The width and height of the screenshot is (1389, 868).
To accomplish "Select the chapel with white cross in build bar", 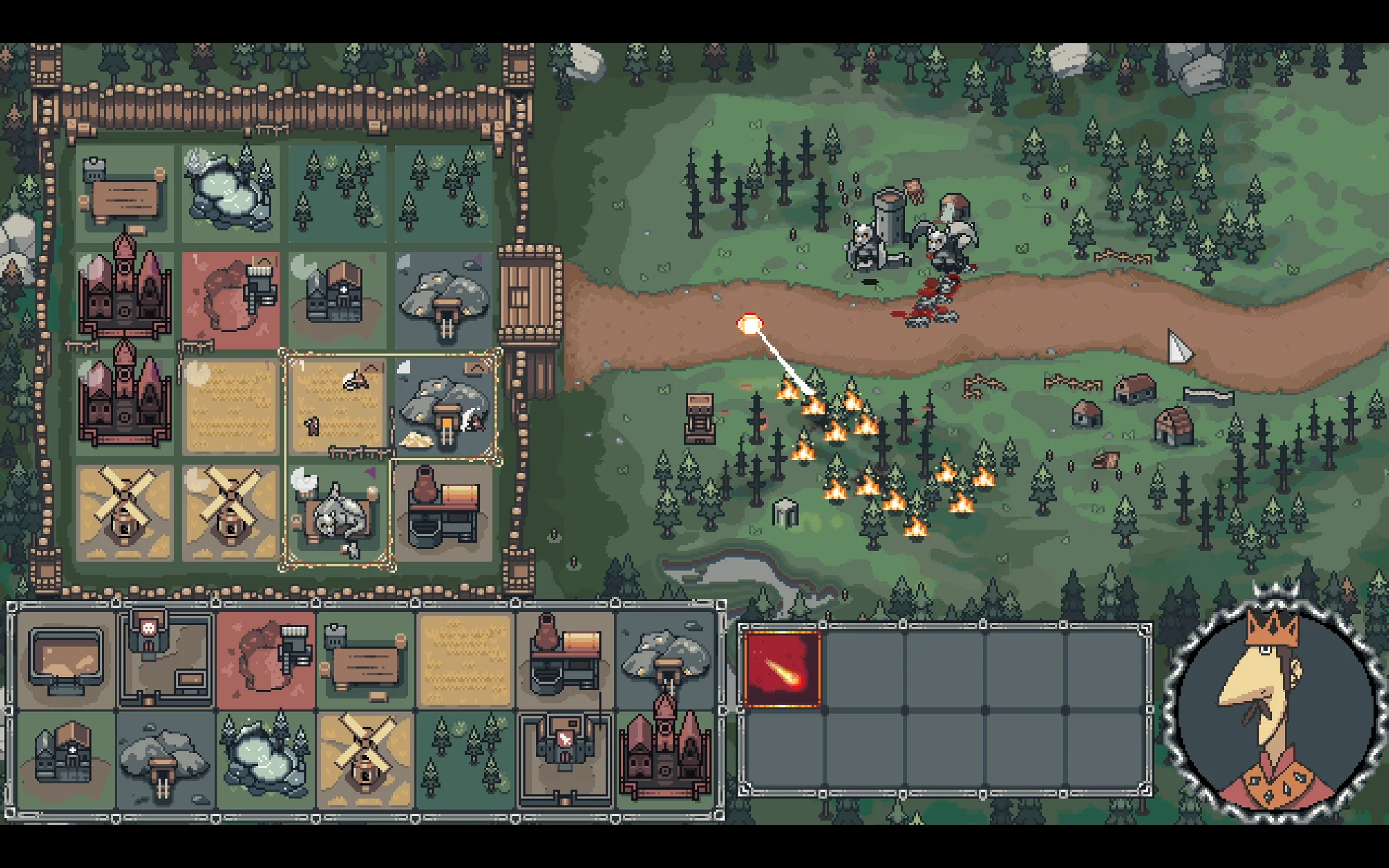I will (66, 758).
